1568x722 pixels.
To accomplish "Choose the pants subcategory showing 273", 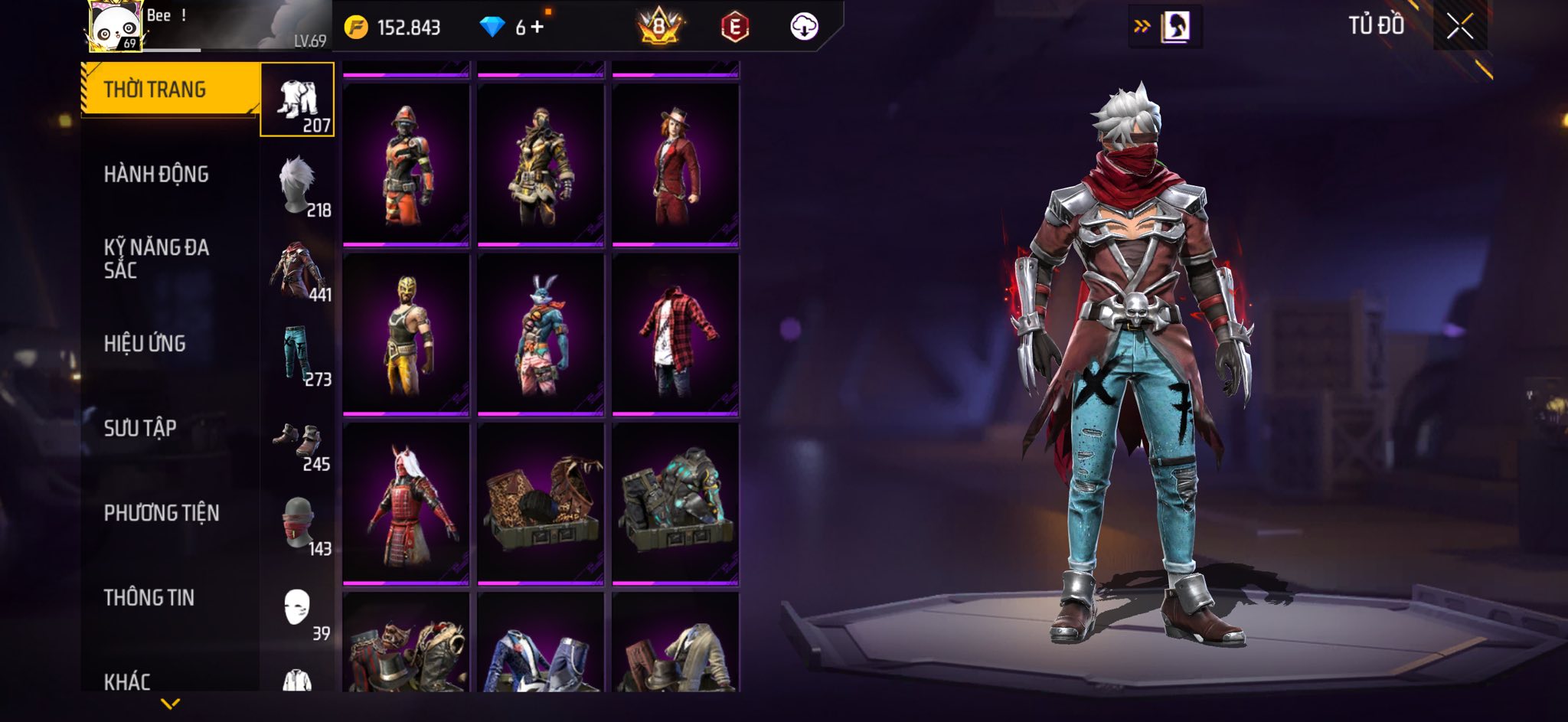I will 298,354.
